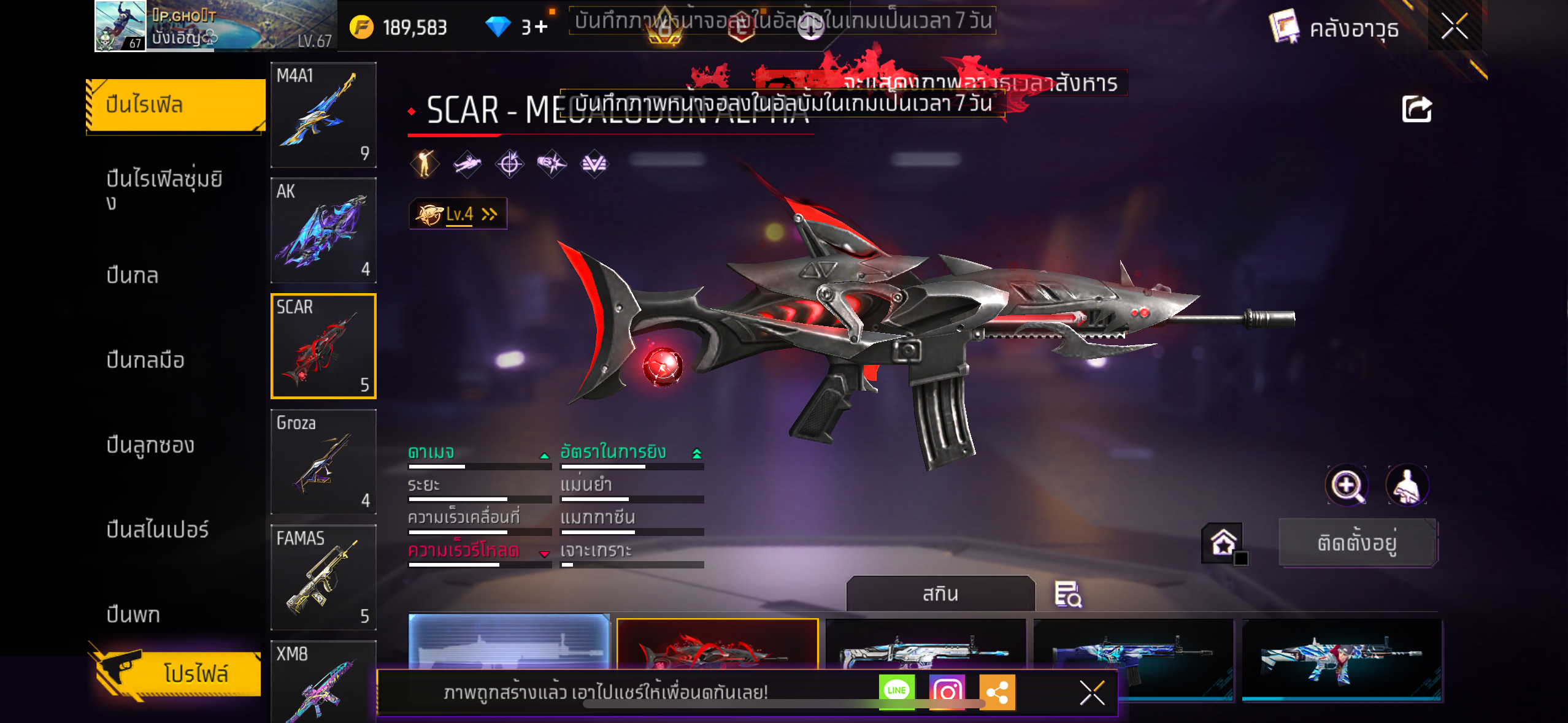Choose the AK weapon slot

(x=323, y=230)
